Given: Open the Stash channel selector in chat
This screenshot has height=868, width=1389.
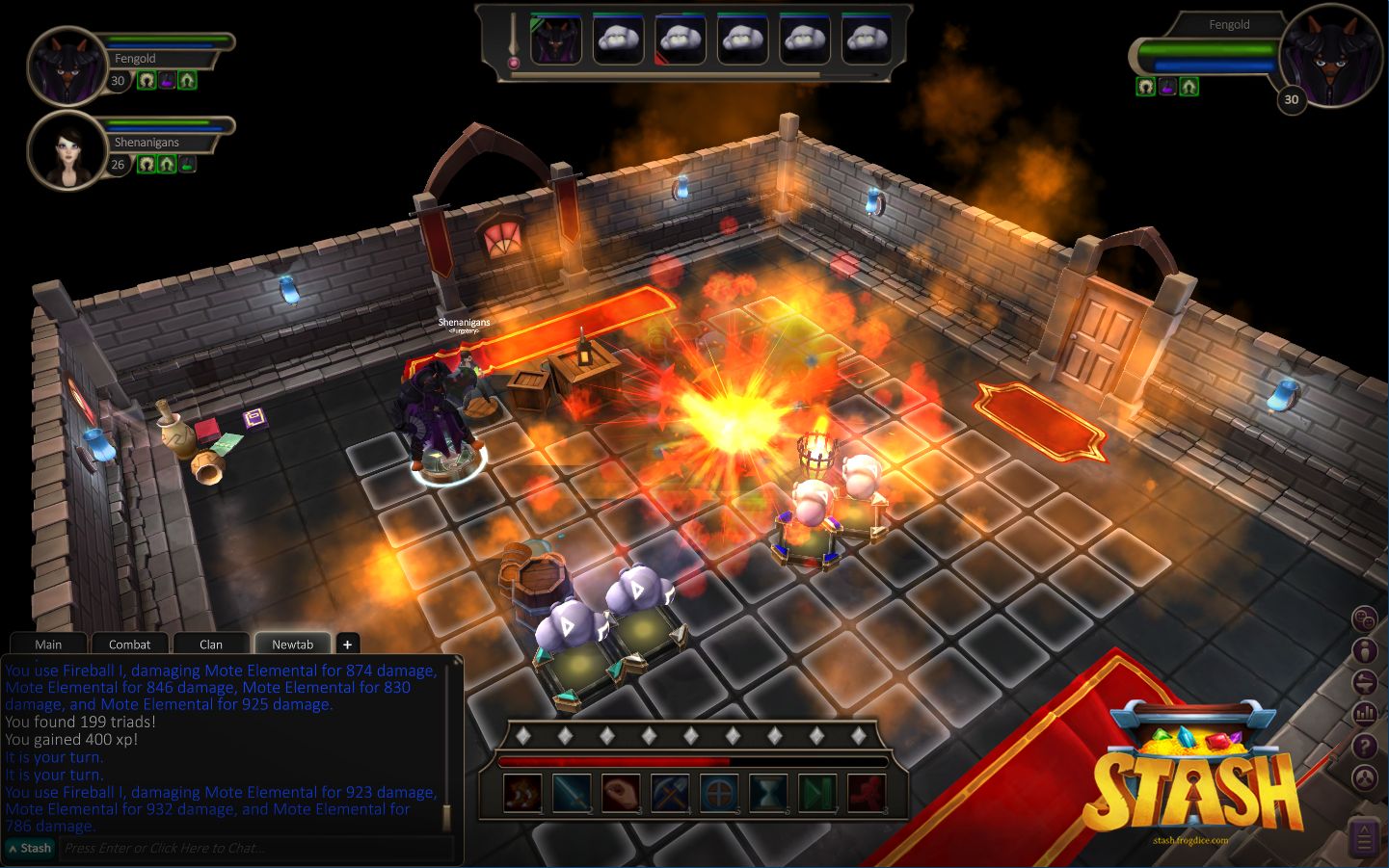Looking at the screenshot, I should 30,849.
